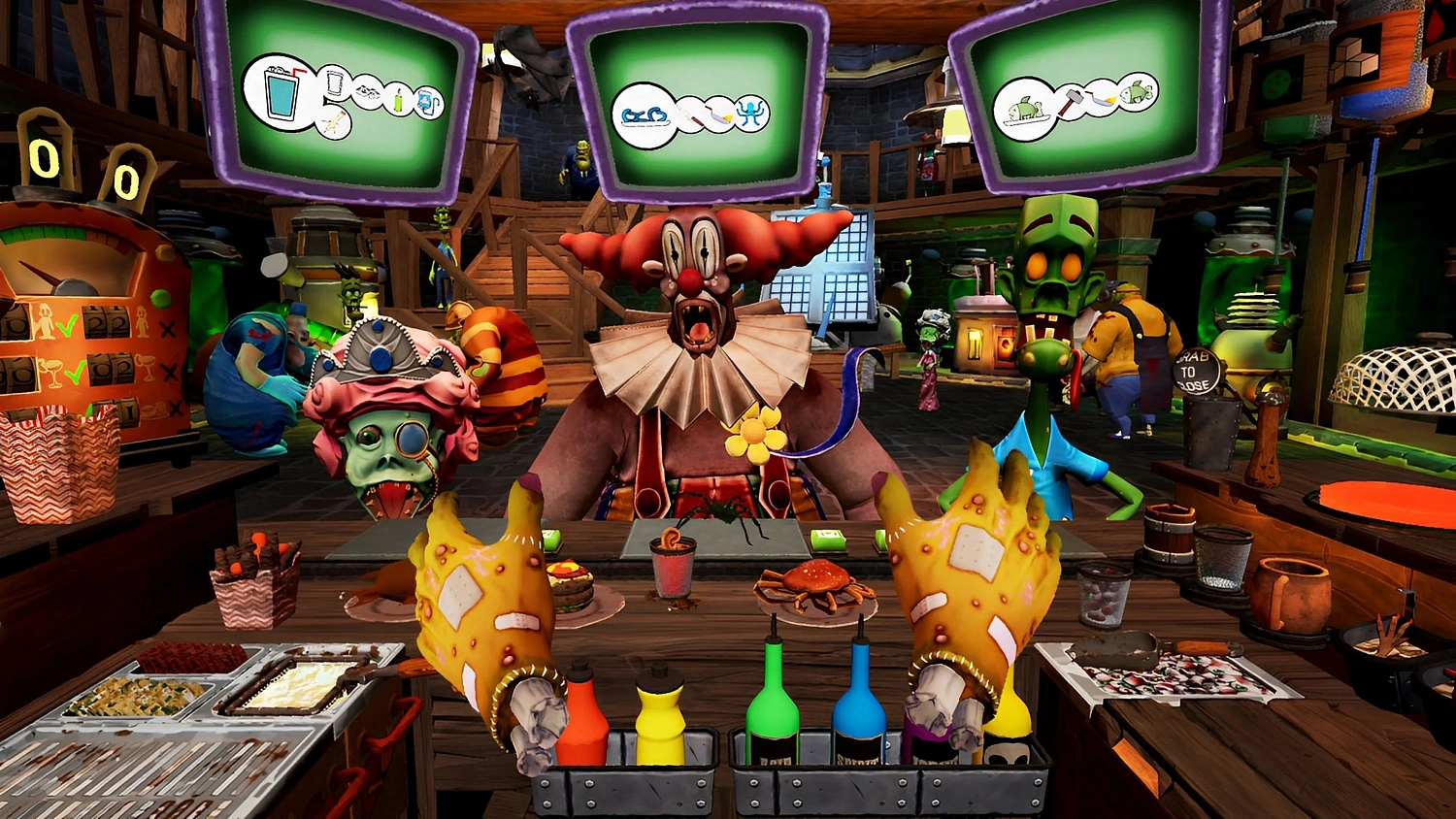Screen dimensions: 1456x819
Task: Click the blue octopus icon on the middle screen
Action: pos(752,115)
